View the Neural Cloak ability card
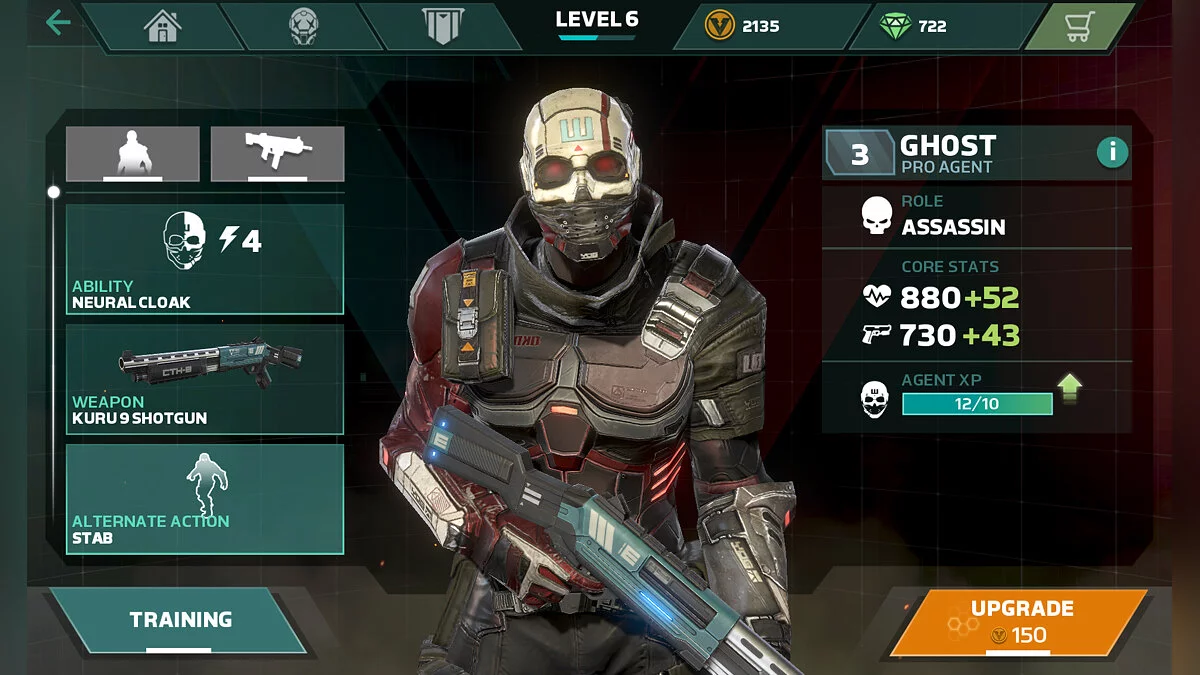This screenshot has width=1200, height=675. click(205, 260)
